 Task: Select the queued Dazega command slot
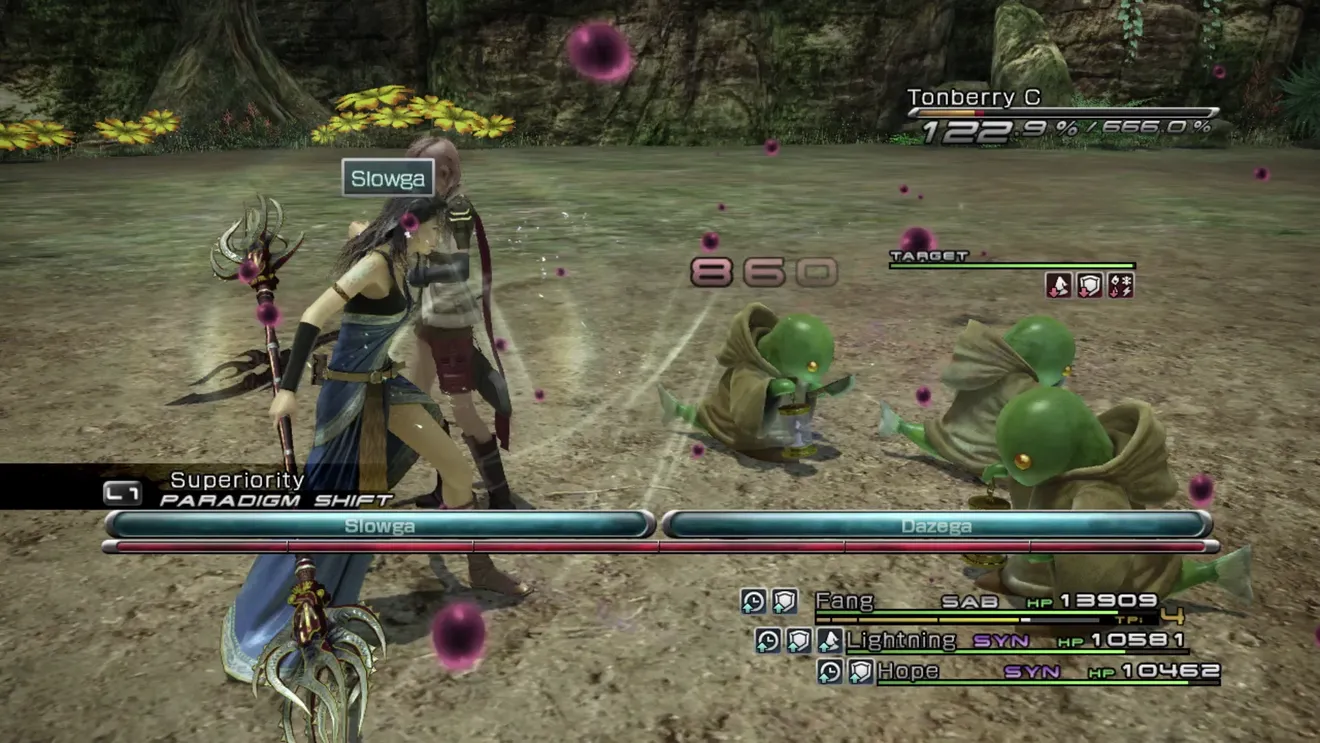tap(936, 525)
